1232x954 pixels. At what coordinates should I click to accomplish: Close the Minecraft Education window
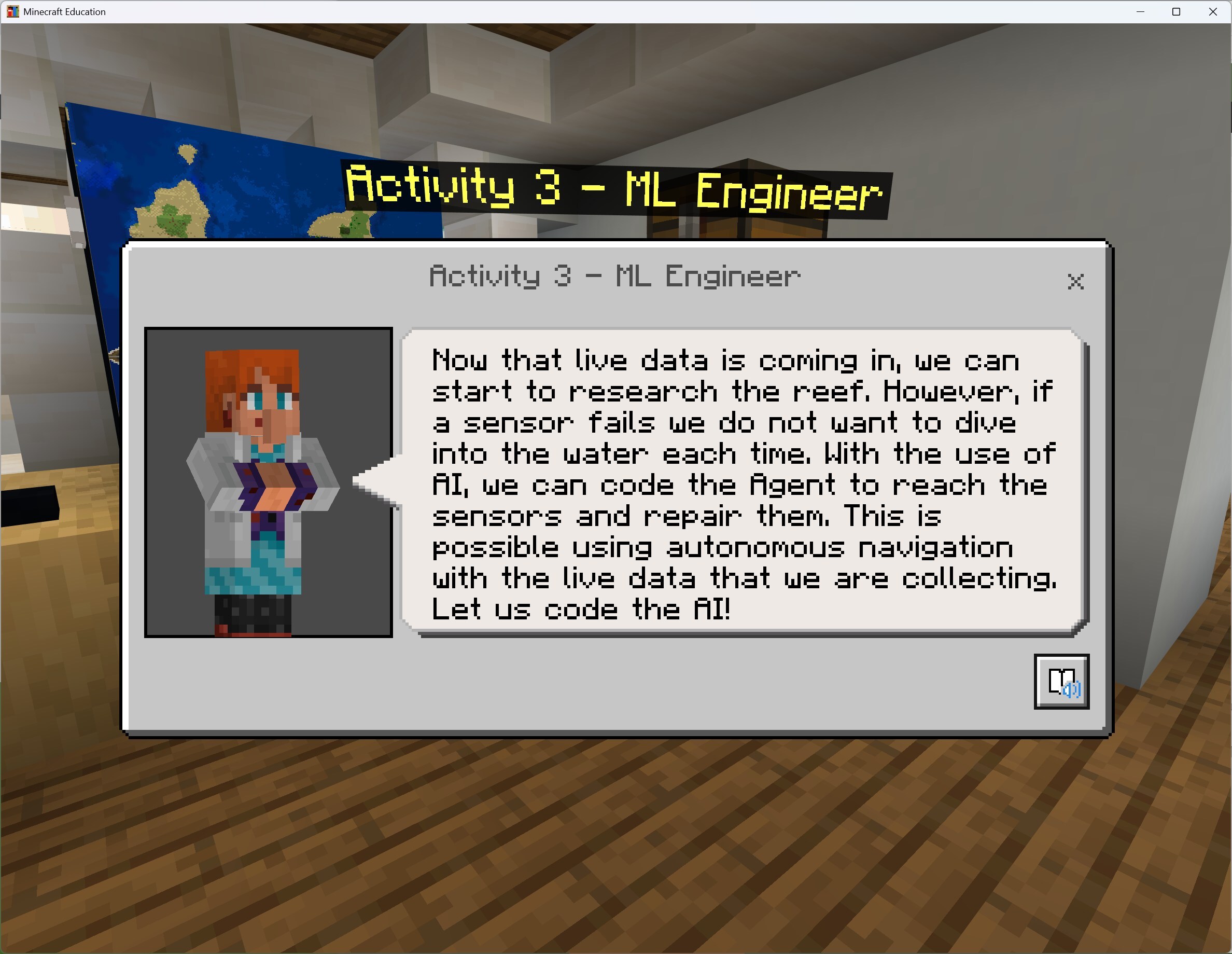pos(1212,12)
